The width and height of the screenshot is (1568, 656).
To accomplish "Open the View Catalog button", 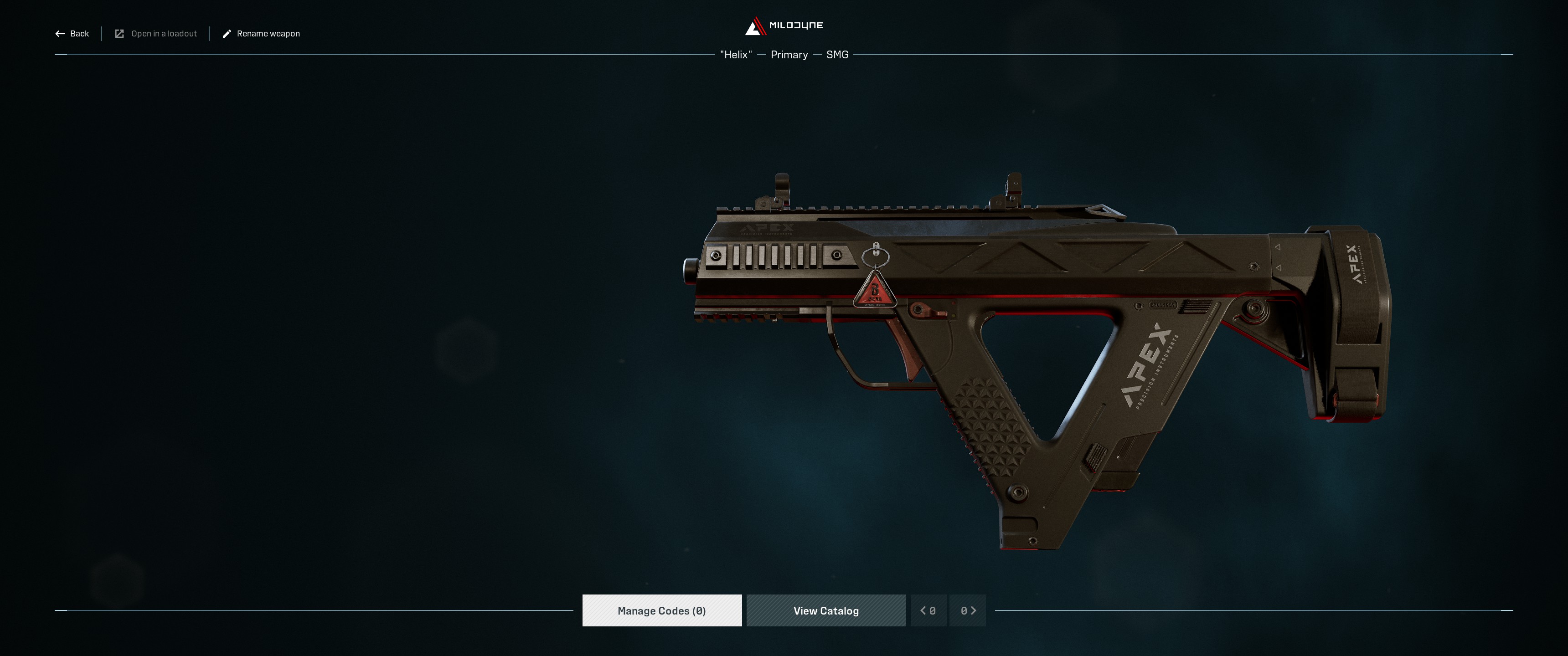I will click(x=826, y=610).
